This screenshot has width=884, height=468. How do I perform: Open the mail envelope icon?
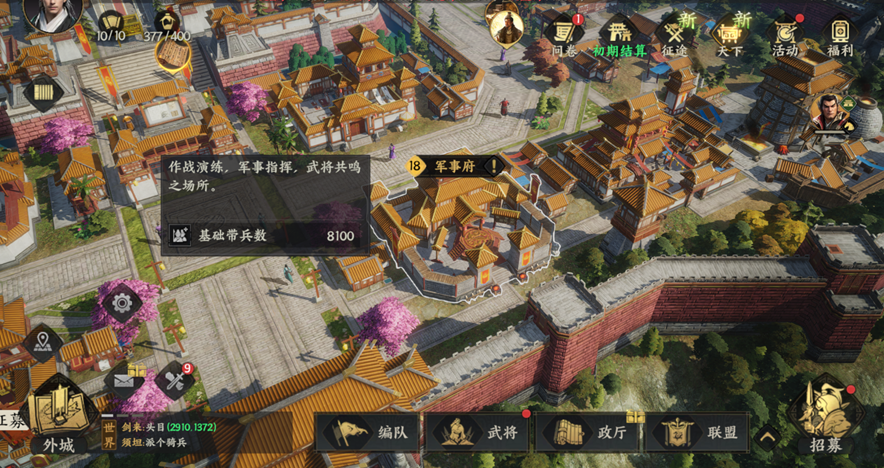[x=125, y=379]
